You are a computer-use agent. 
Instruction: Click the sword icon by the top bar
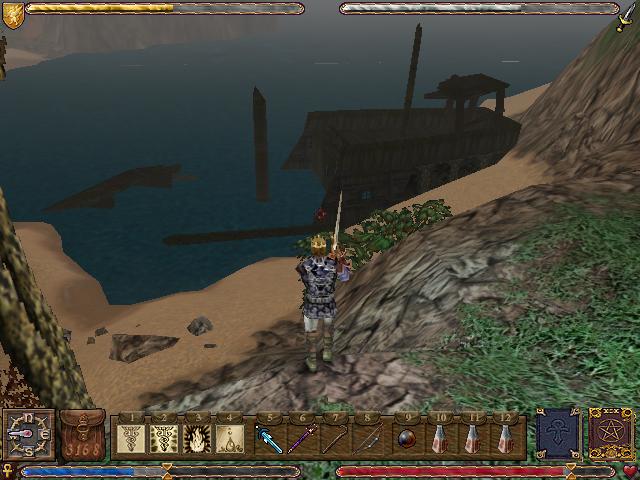click(x=628, y=14)
